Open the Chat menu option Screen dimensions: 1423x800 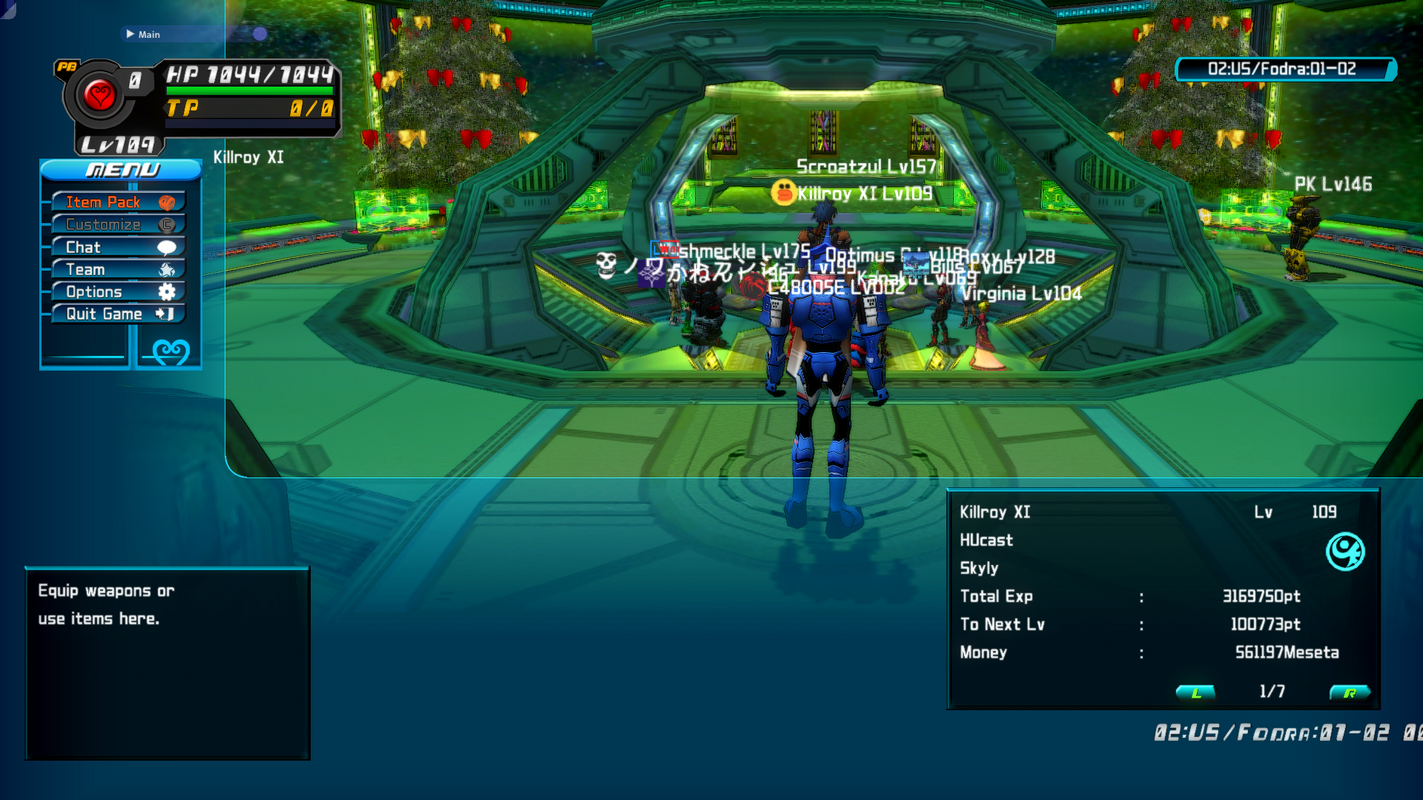click(x=118, y=247)
